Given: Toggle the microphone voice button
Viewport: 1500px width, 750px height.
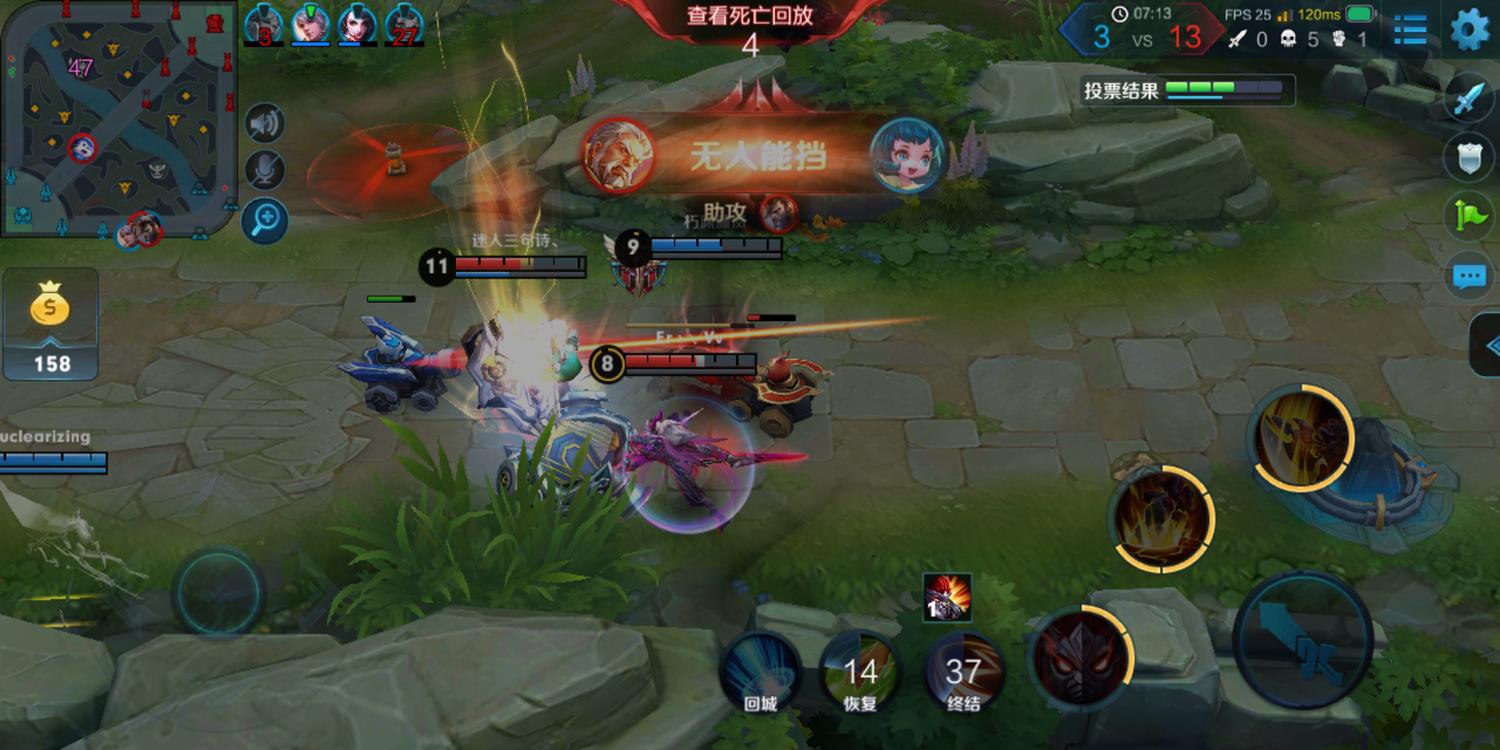Looking at the screenshot, I should (265, 171).
